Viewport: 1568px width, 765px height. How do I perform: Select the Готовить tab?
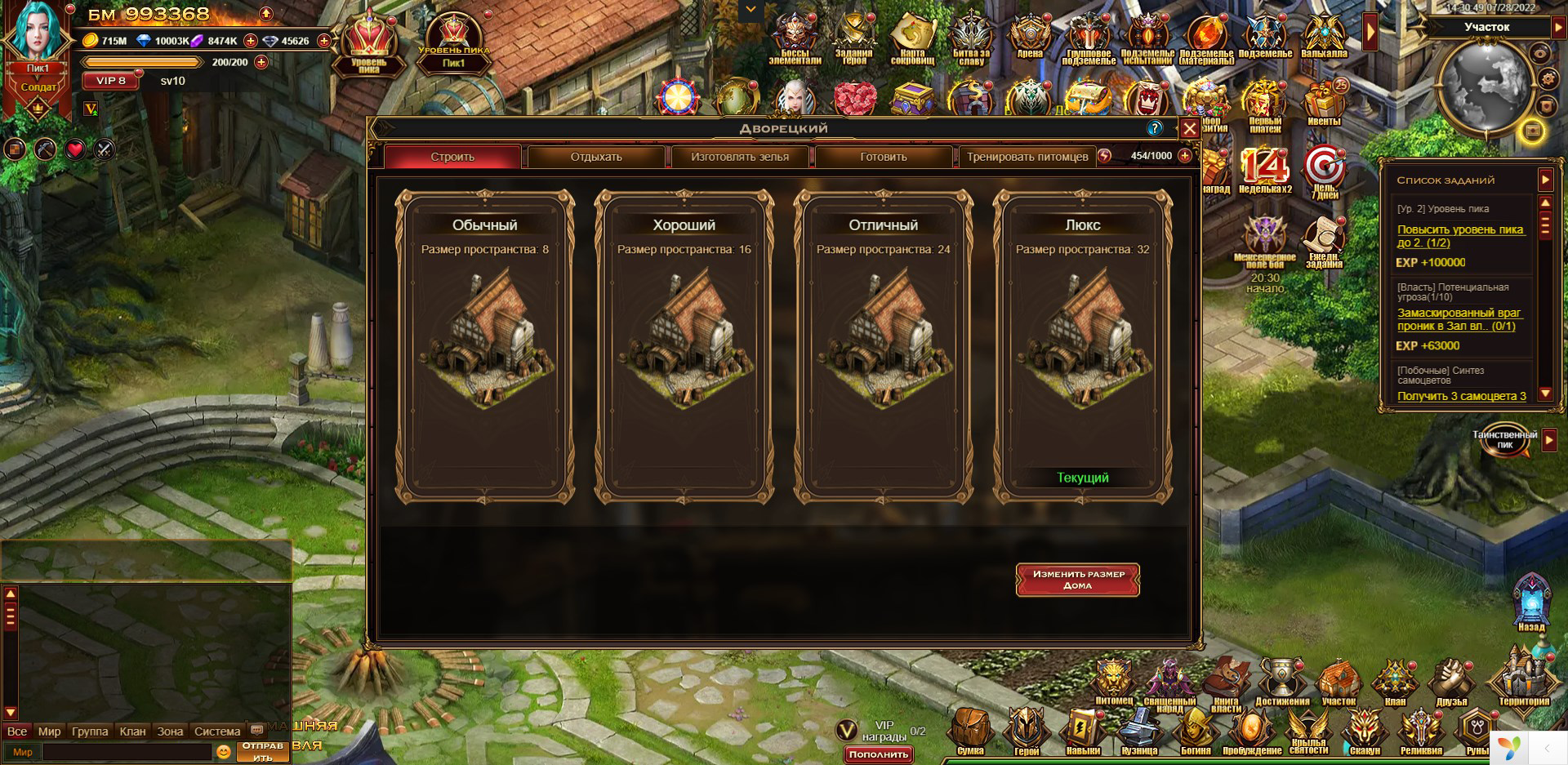[x=884, y=157]
